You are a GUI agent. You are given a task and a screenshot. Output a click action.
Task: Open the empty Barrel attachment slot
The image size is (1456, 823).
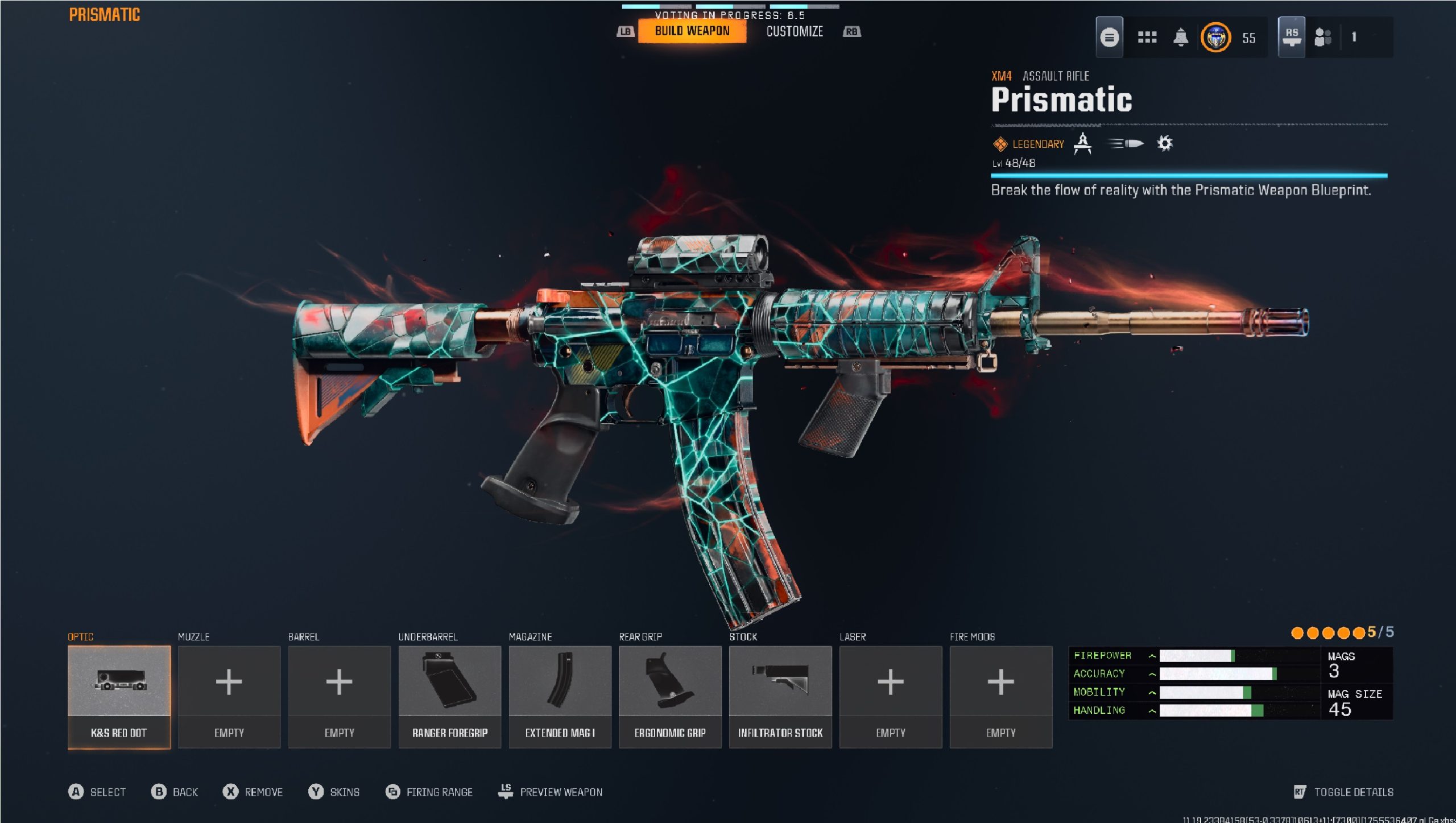pyautogui.click(x=340, y=696)
